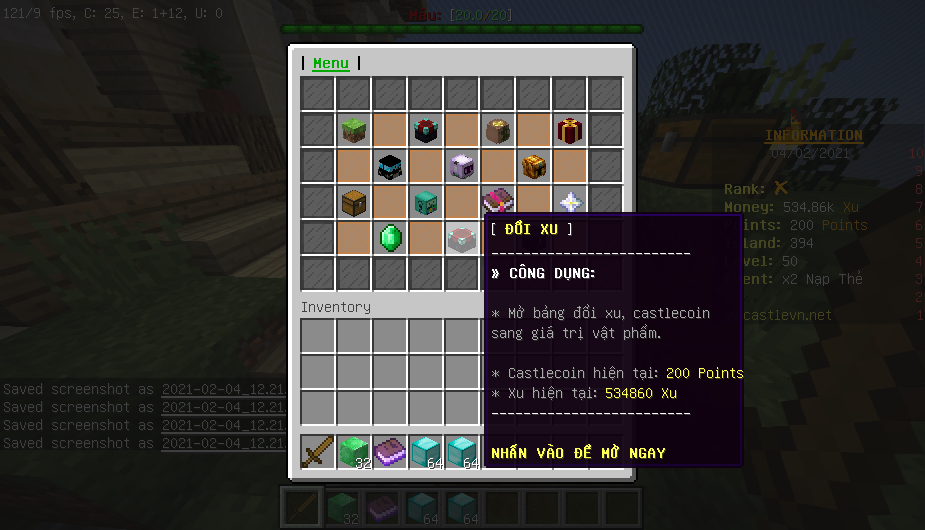Select the green emerald gem in menu

click(390, 238)
